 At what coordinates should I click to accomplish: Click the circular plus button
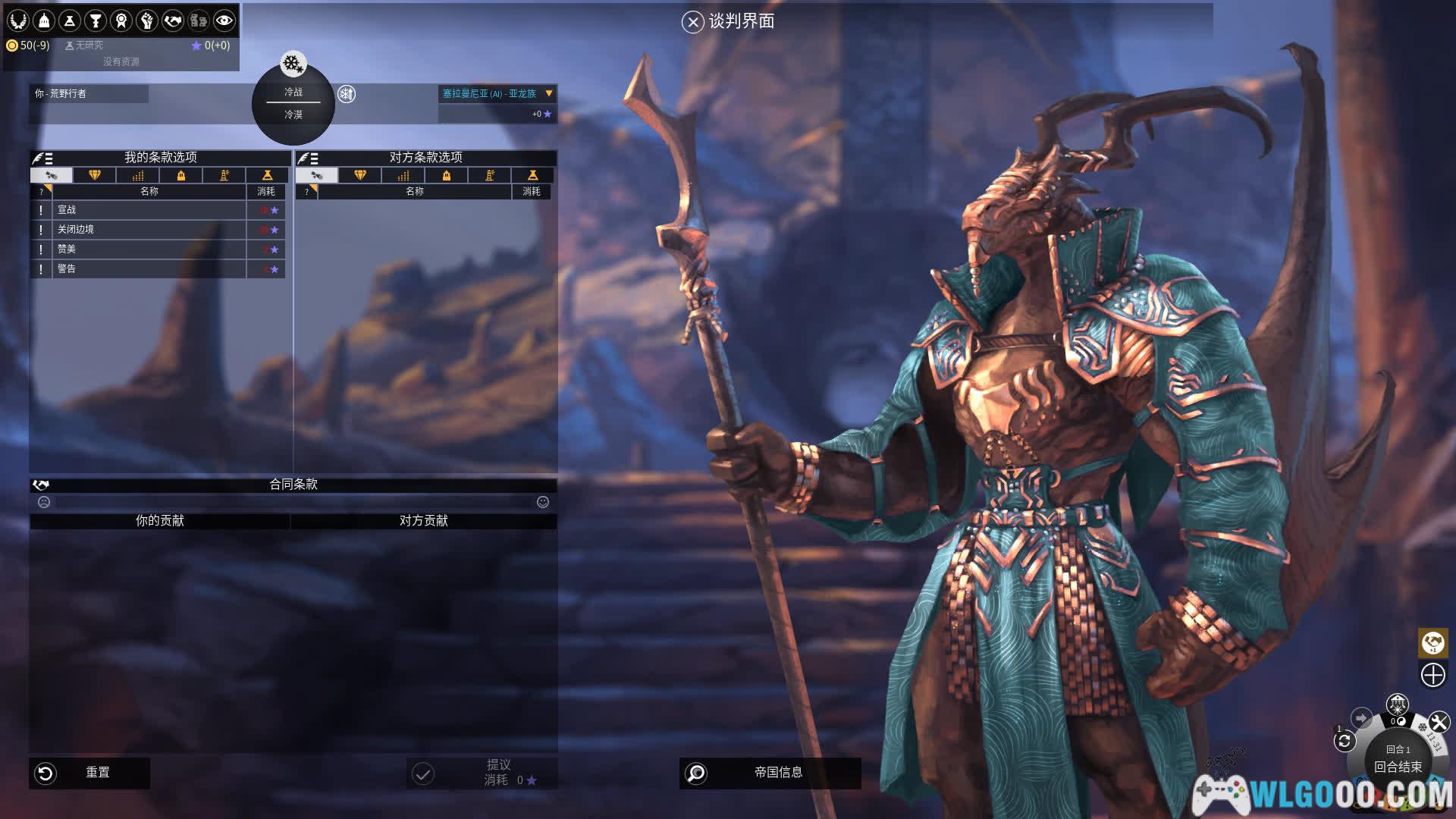[1432, 675]
